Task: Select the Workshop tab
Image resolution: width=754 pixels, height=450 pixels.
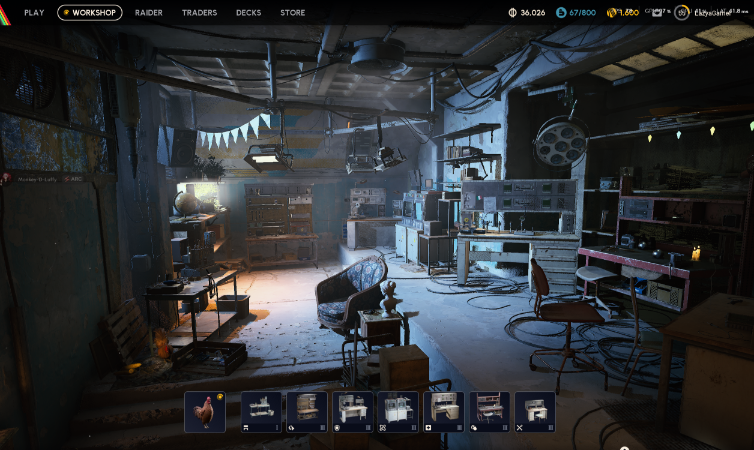Action: click(x=90, y=13)
